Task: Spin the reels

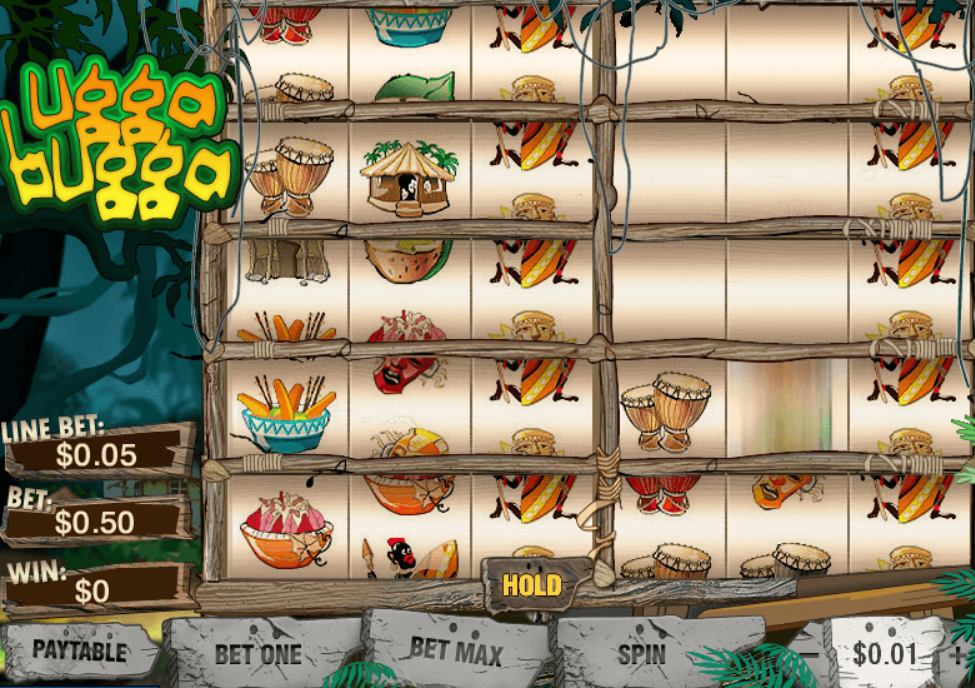Action: click(x=642, y=655)
